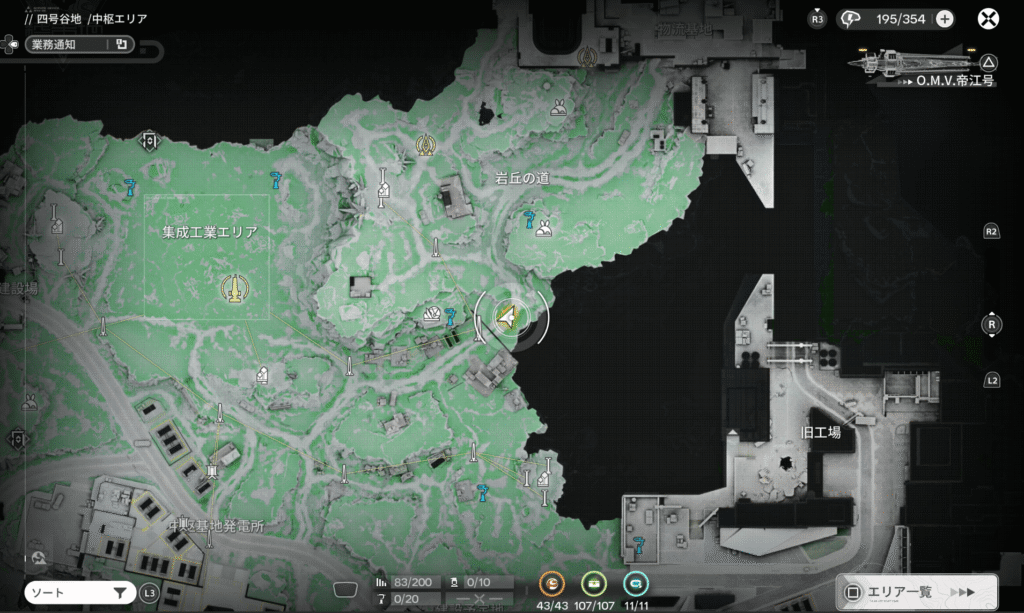Click the 集成工業エリア zone label
Image resolution: width=1024 pixels, height=613 pixels.
pos(209,232)
